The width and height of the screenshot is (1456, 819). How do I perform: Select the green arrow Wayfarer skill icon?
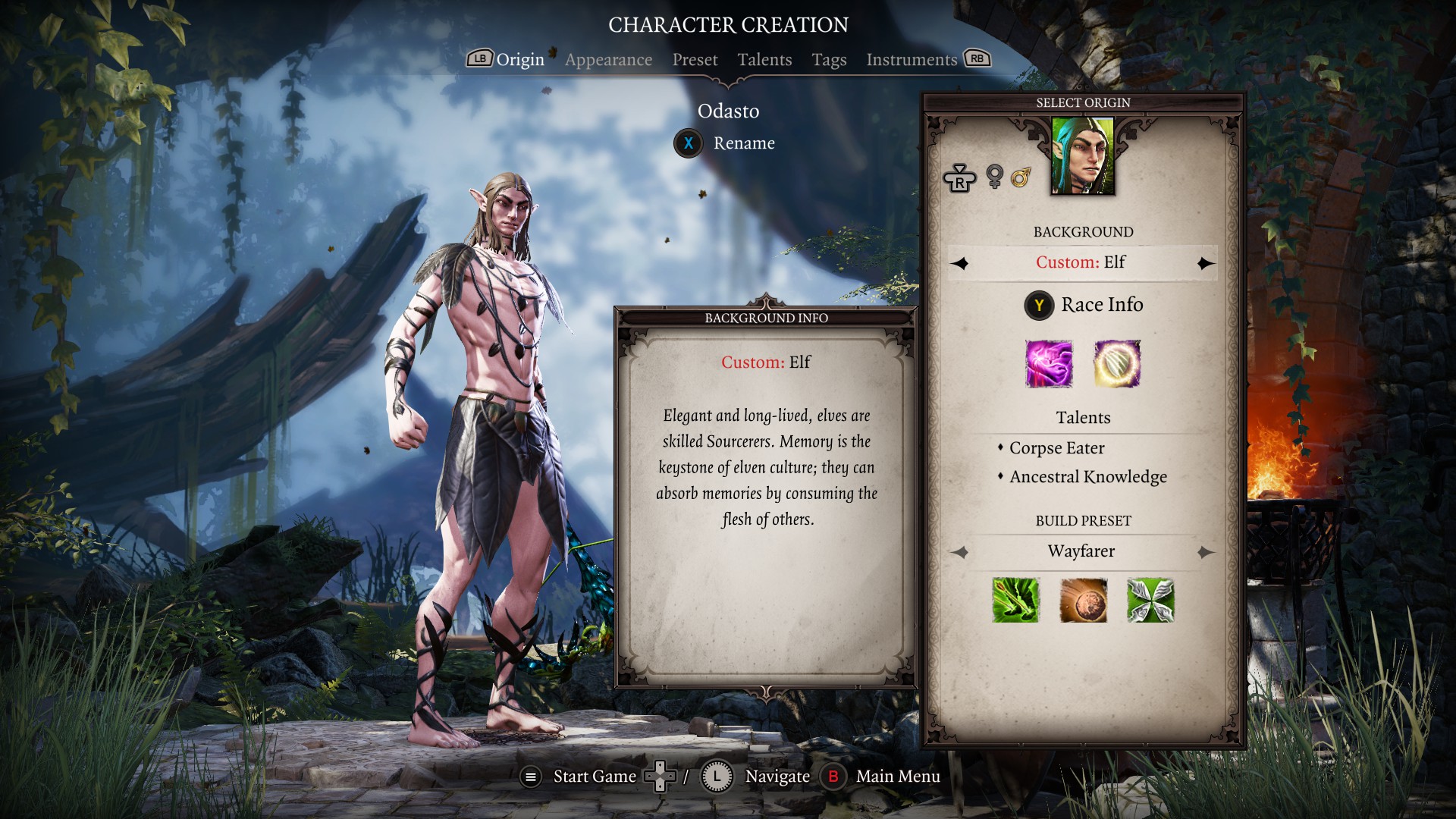click(x=1015, y=601)
